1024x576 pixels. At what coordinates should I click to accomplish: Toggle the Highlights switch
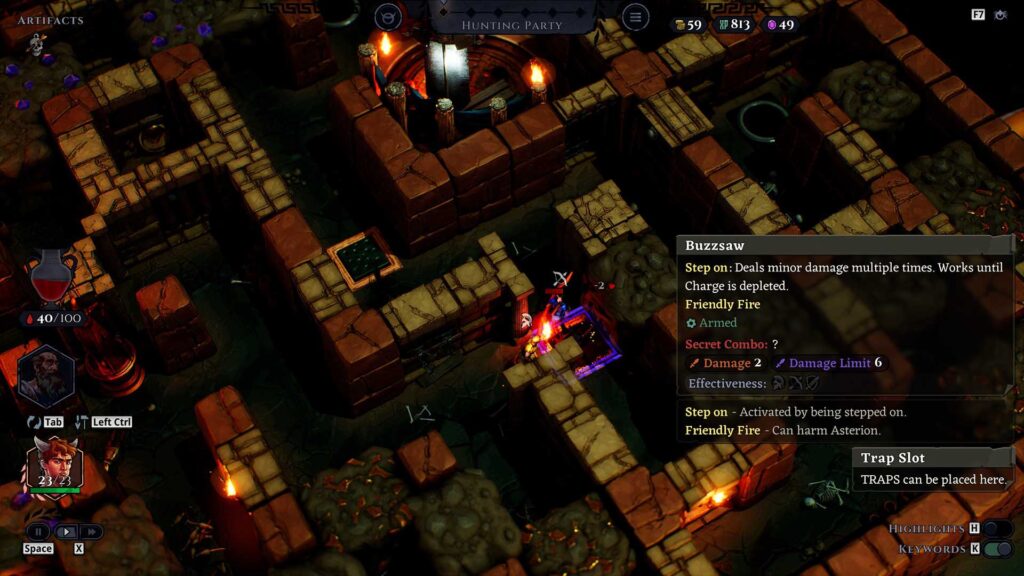coord(997,528)
